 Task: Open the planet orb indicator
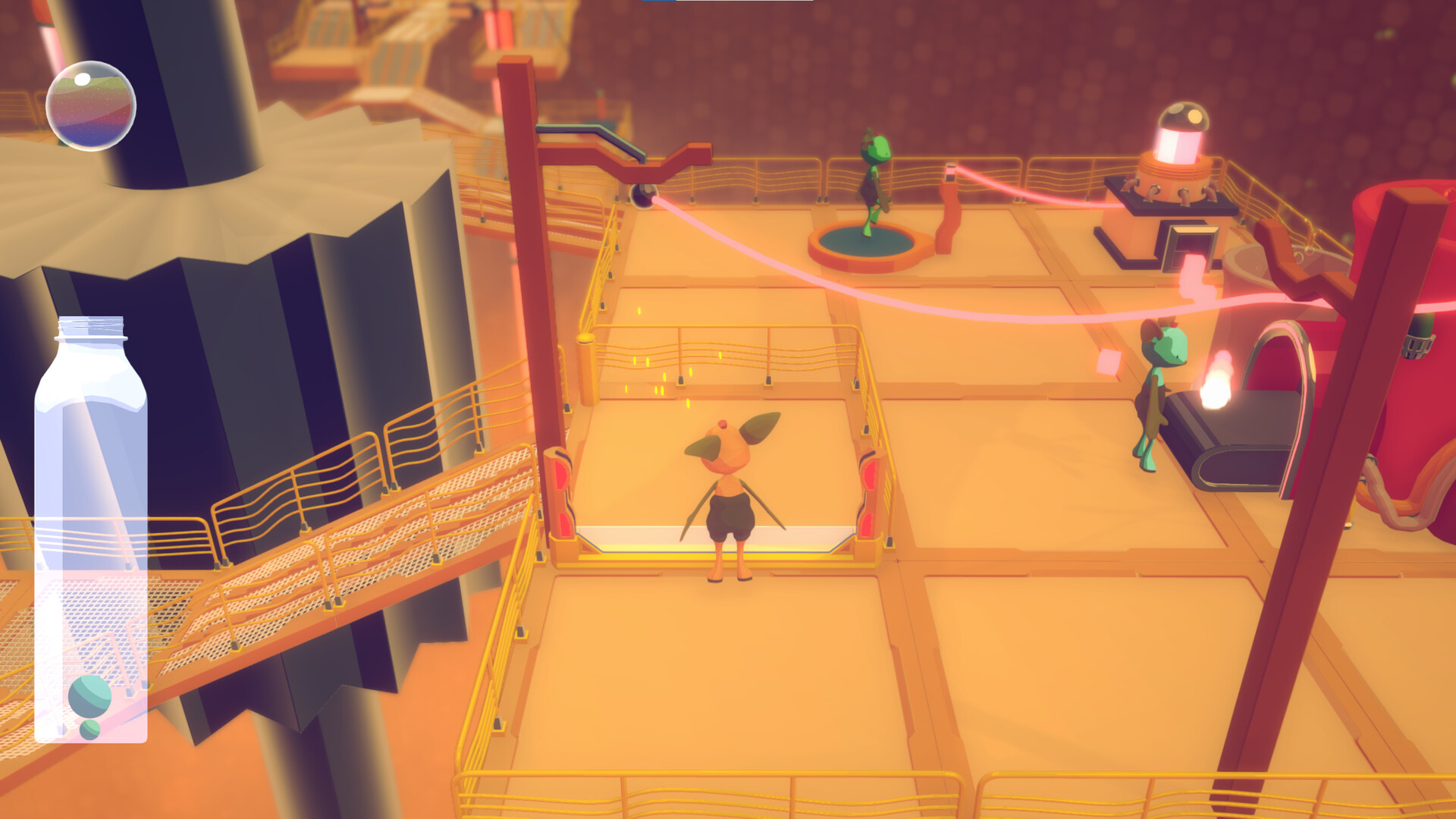90,104
